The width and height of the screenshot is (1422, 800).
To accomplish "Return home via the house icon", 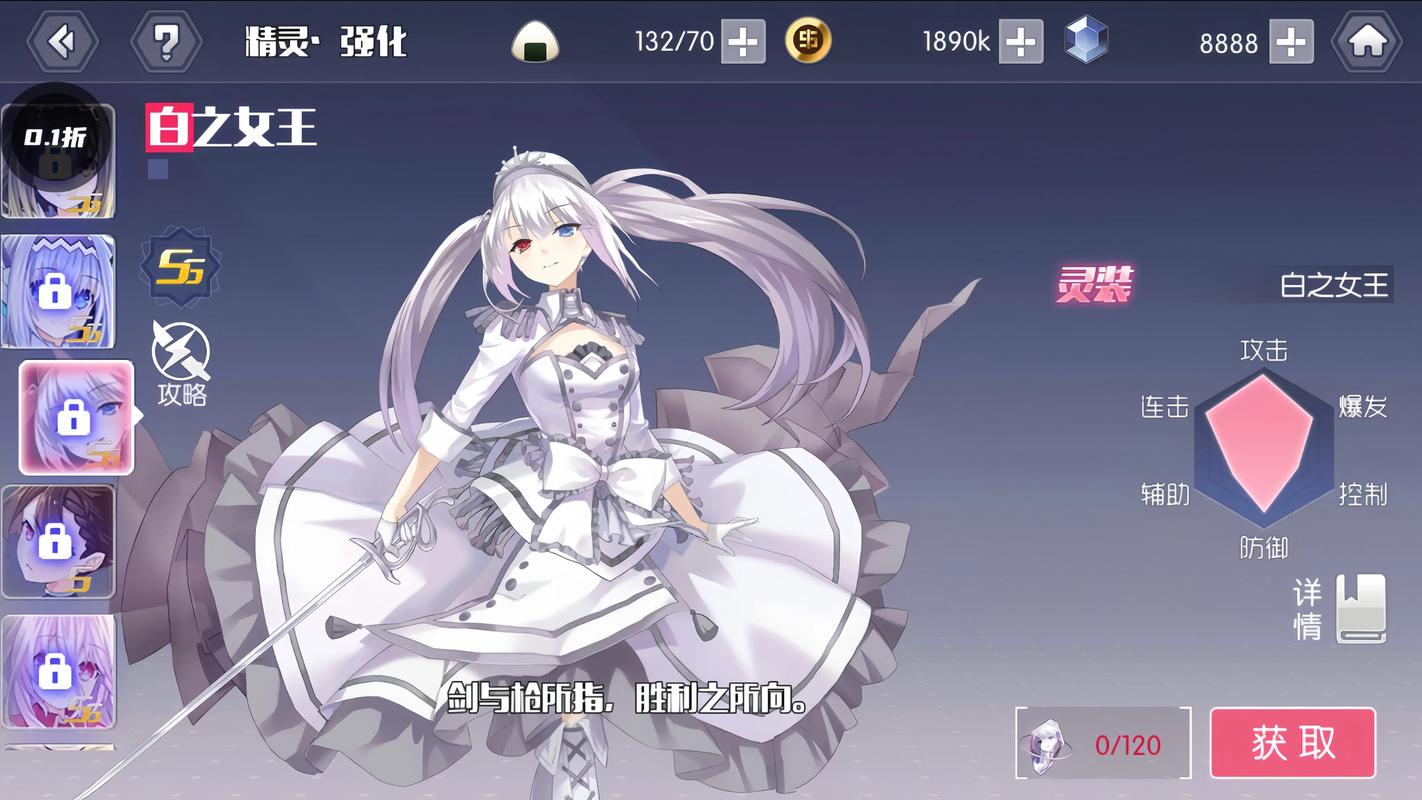I will click(x=1368, y=41).
